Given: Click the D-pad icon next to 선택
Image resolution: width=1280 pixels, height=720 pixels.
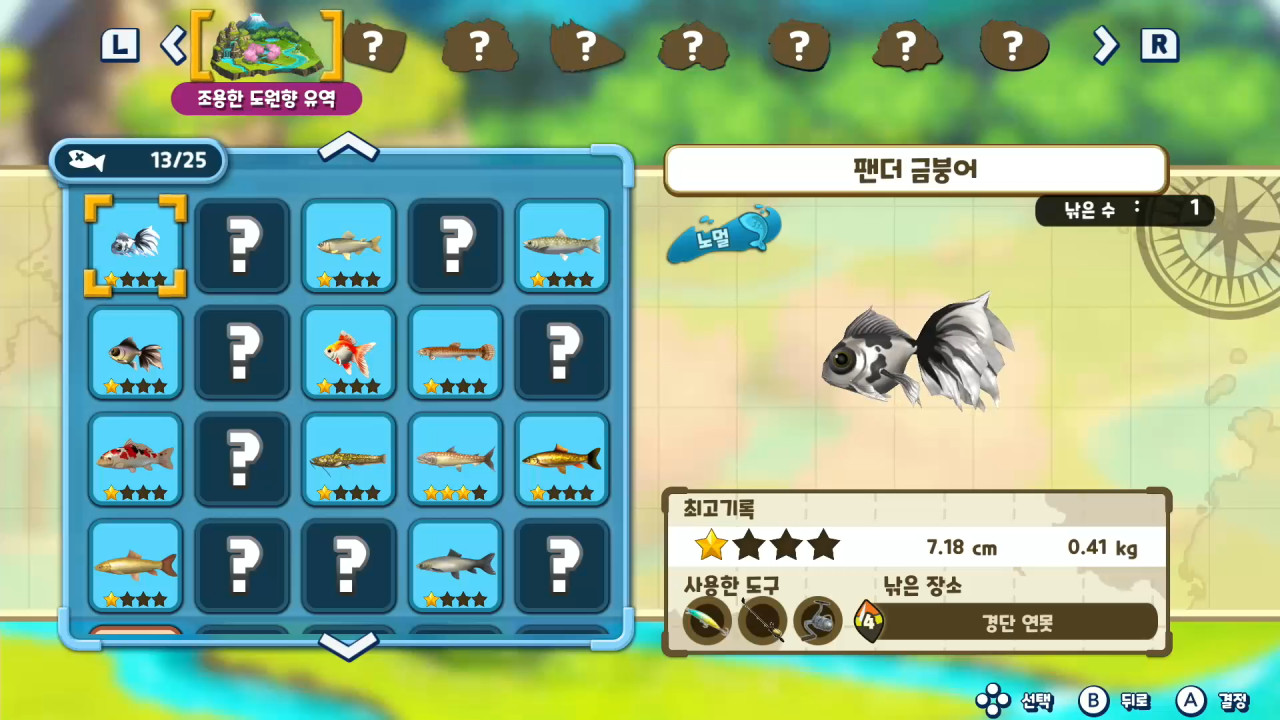Looking at the screenshot, I should [x=995, y=703].
